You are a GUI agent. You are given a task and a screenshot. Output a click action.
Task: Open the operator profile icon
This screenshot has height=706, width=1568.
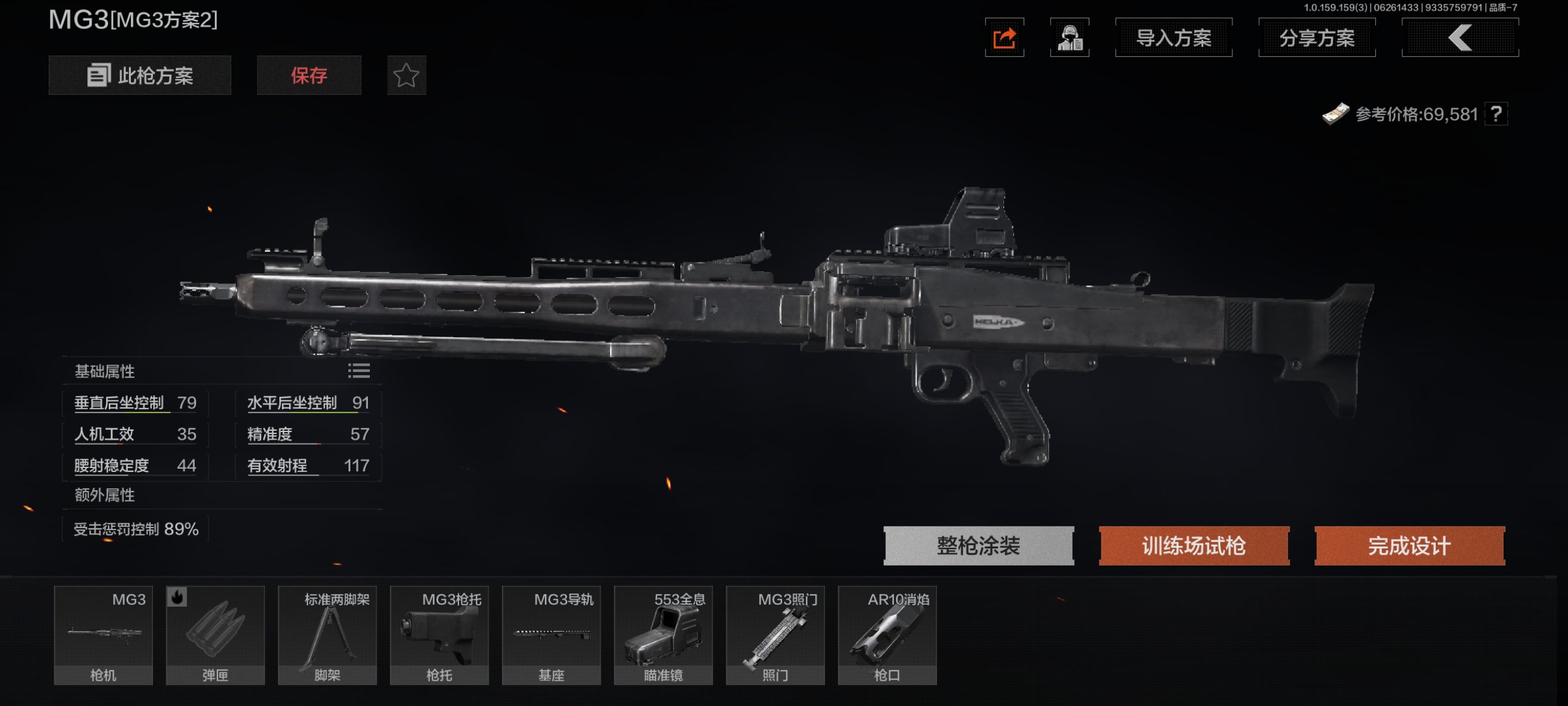(x=1069, y=38)
